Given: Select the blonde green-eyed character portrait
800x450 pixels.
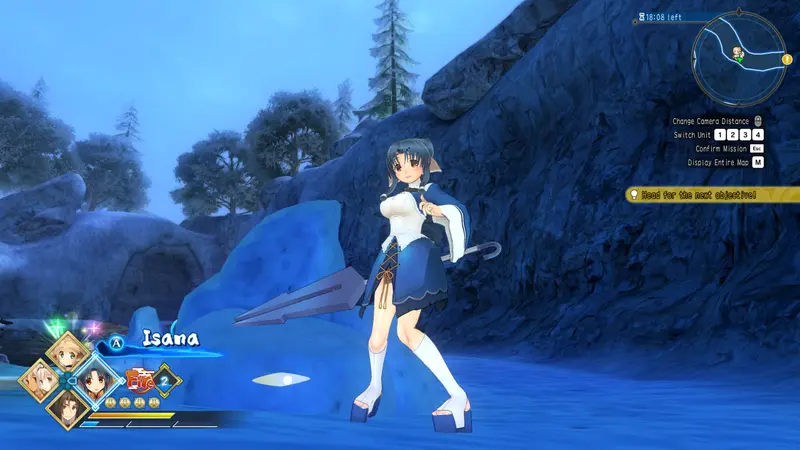Looking at the screenshot, I should coord(69,351).
